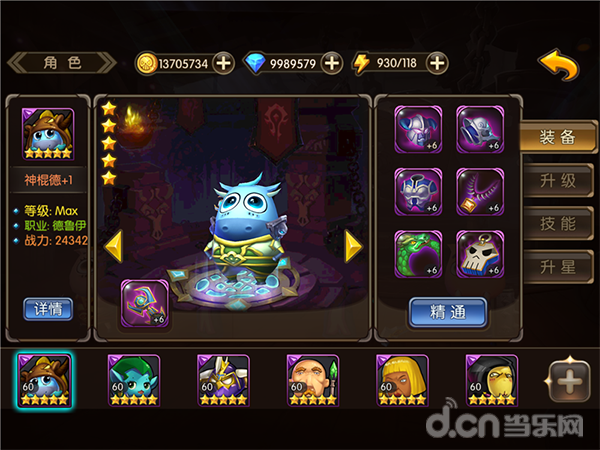Buy more blue diamonds via plus button
The width and height of the screenshot is (600, 450).
tap(332, 64)
